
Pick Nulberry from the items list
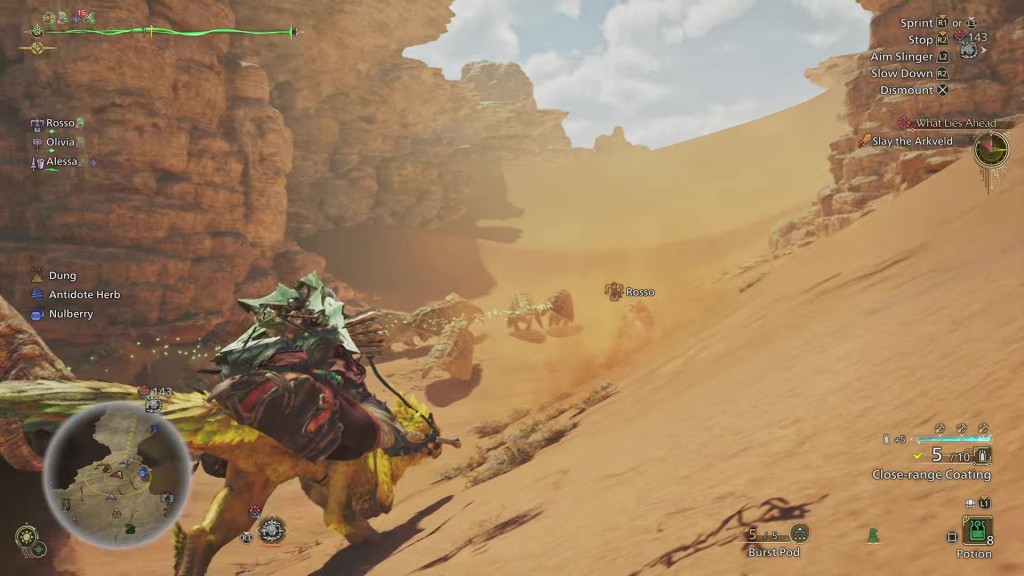tap(70, 314)
